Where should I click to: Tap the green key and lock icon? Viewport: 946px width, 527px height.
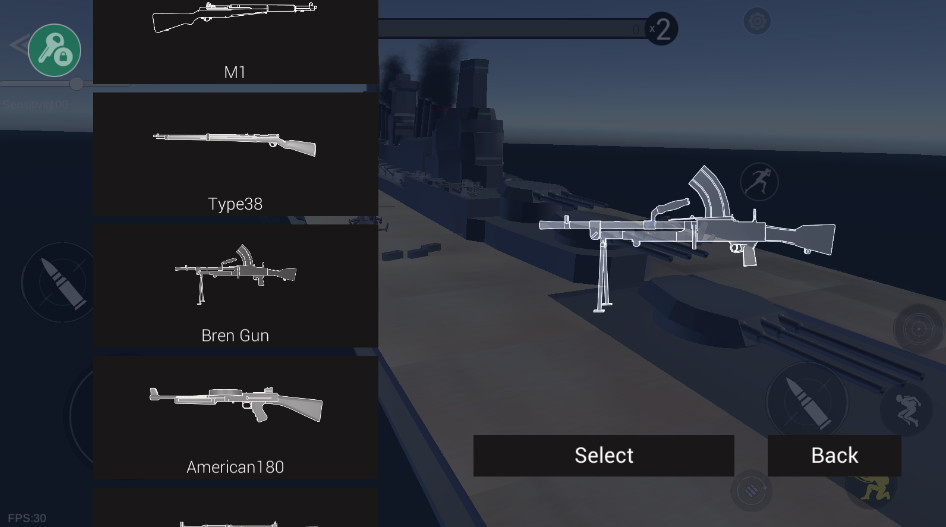(x=54, y=49)
